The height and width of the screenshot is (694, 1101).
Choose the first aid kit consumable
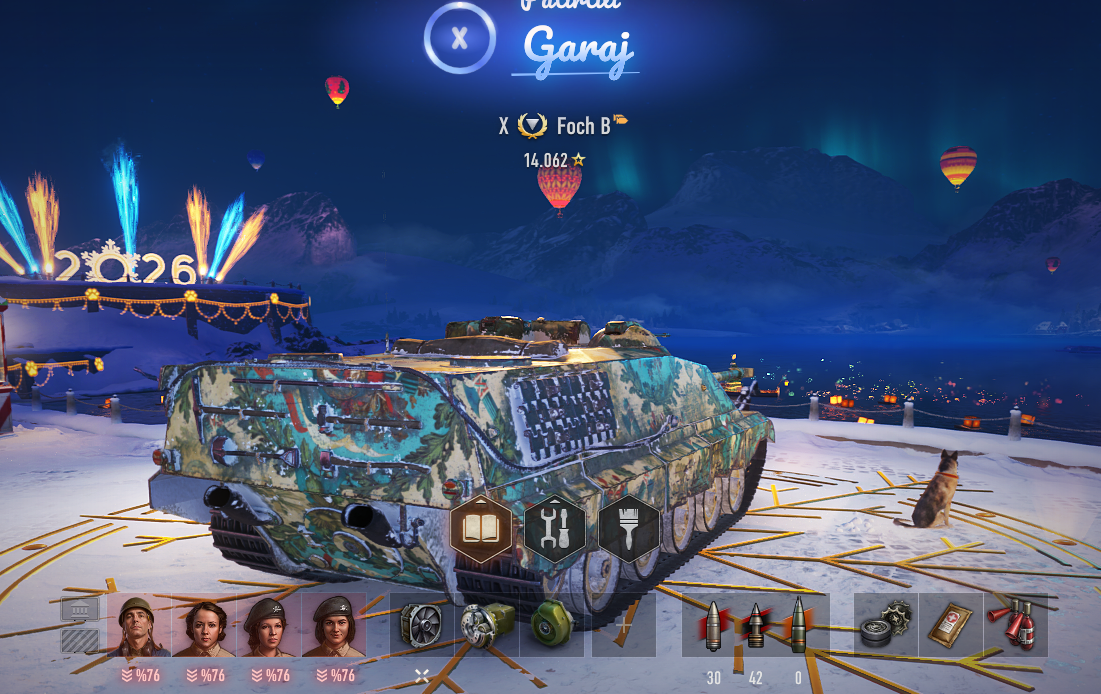tap(950, 626)
